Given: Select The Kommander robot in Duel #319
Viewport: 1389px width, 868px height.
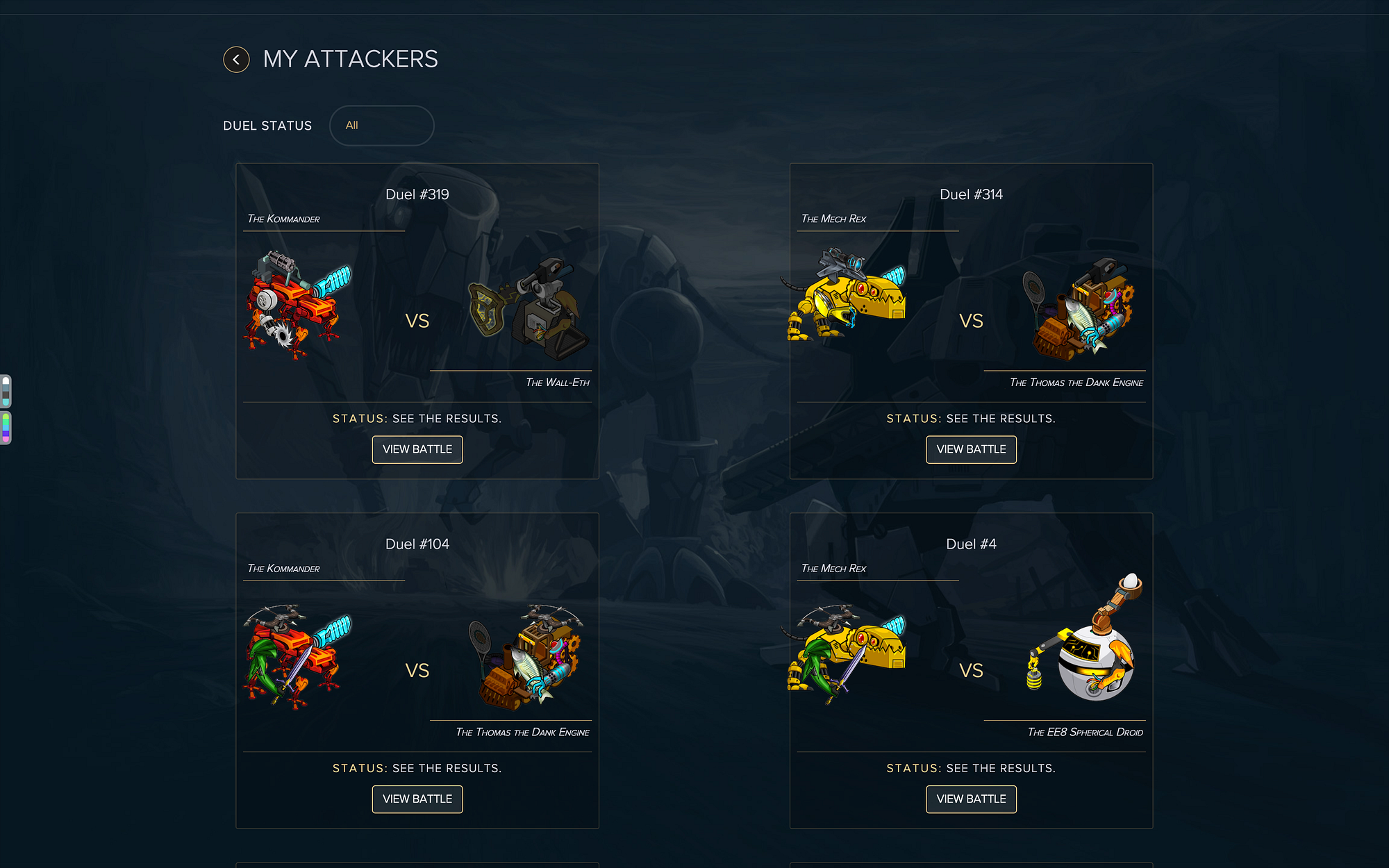Looking at the screenshot, I should [x=297, y=306].
